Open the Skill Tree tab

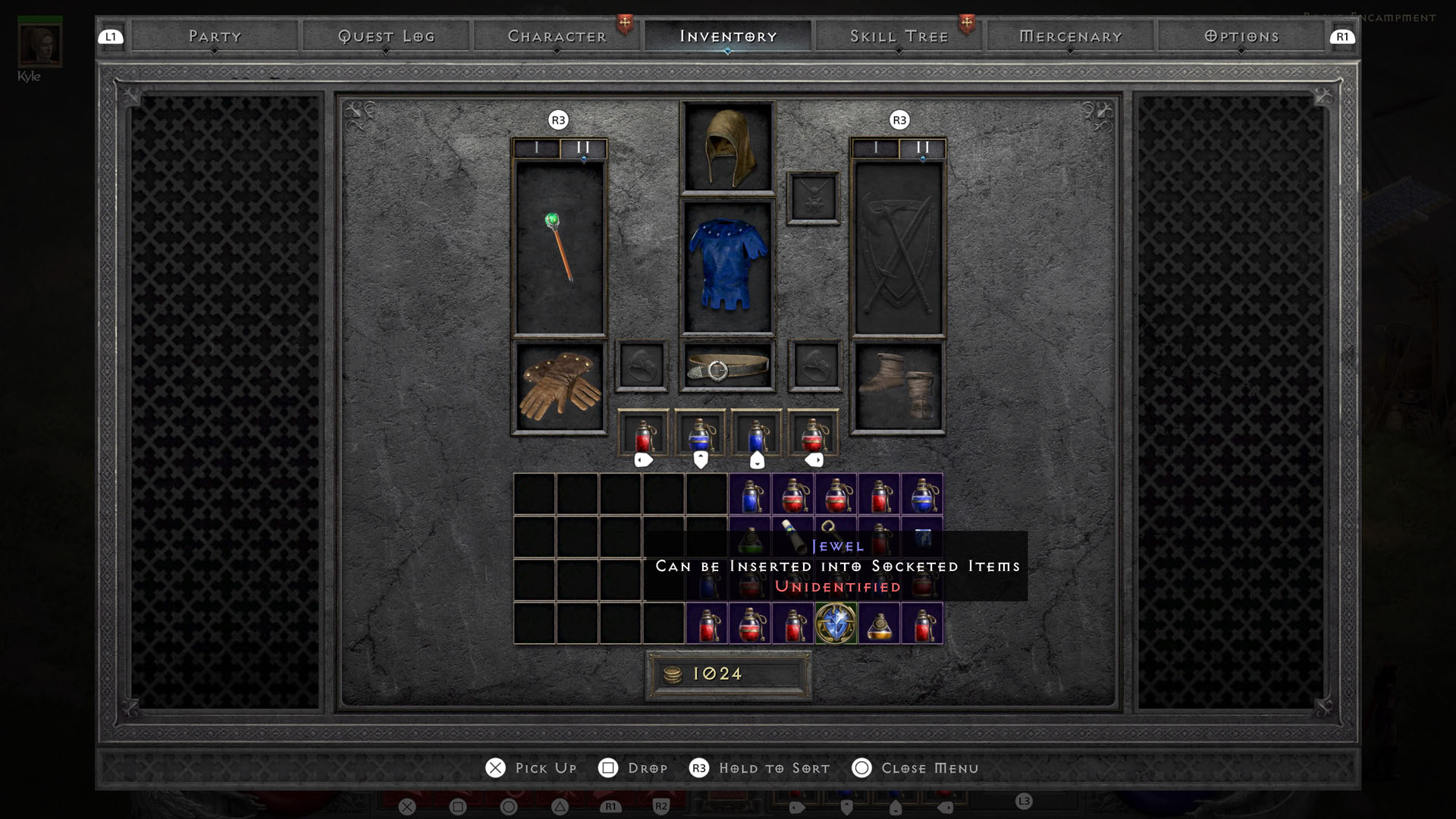point(899,35)
